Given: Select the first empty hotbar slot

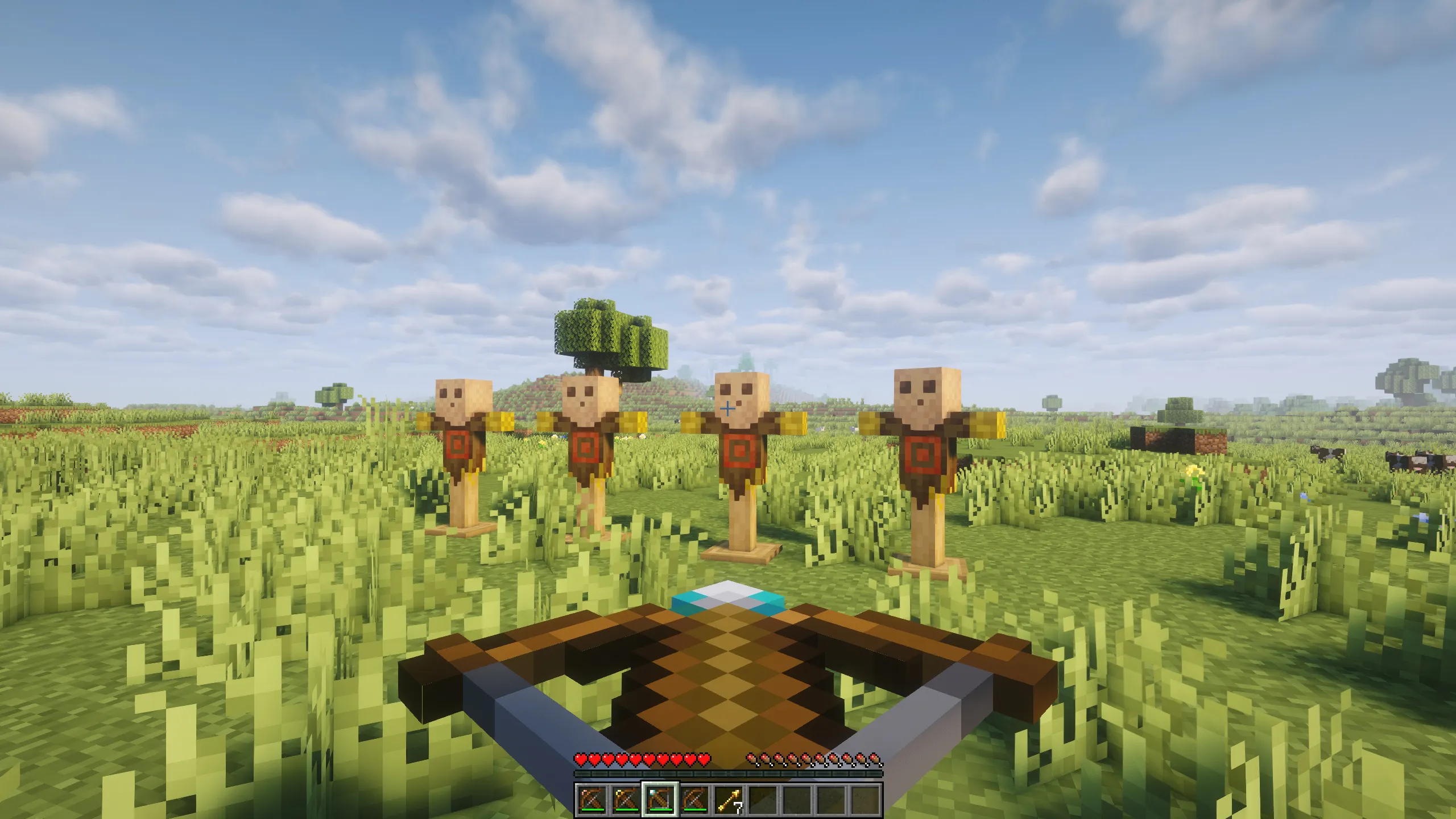Looking at the screenshot, I should 764,799.
